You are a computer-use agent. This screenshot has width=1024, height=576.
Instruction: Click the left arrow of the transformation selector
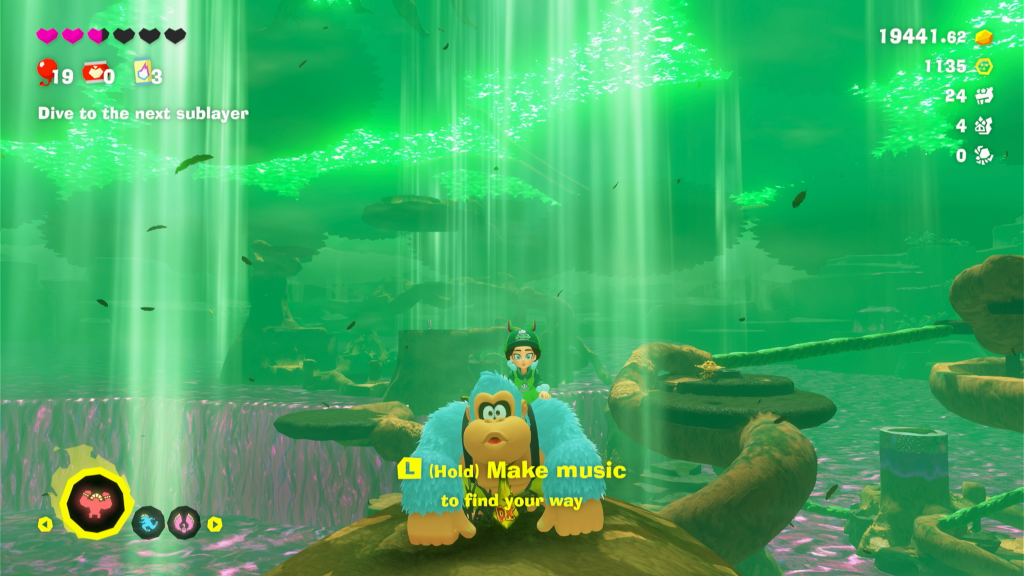44,523
